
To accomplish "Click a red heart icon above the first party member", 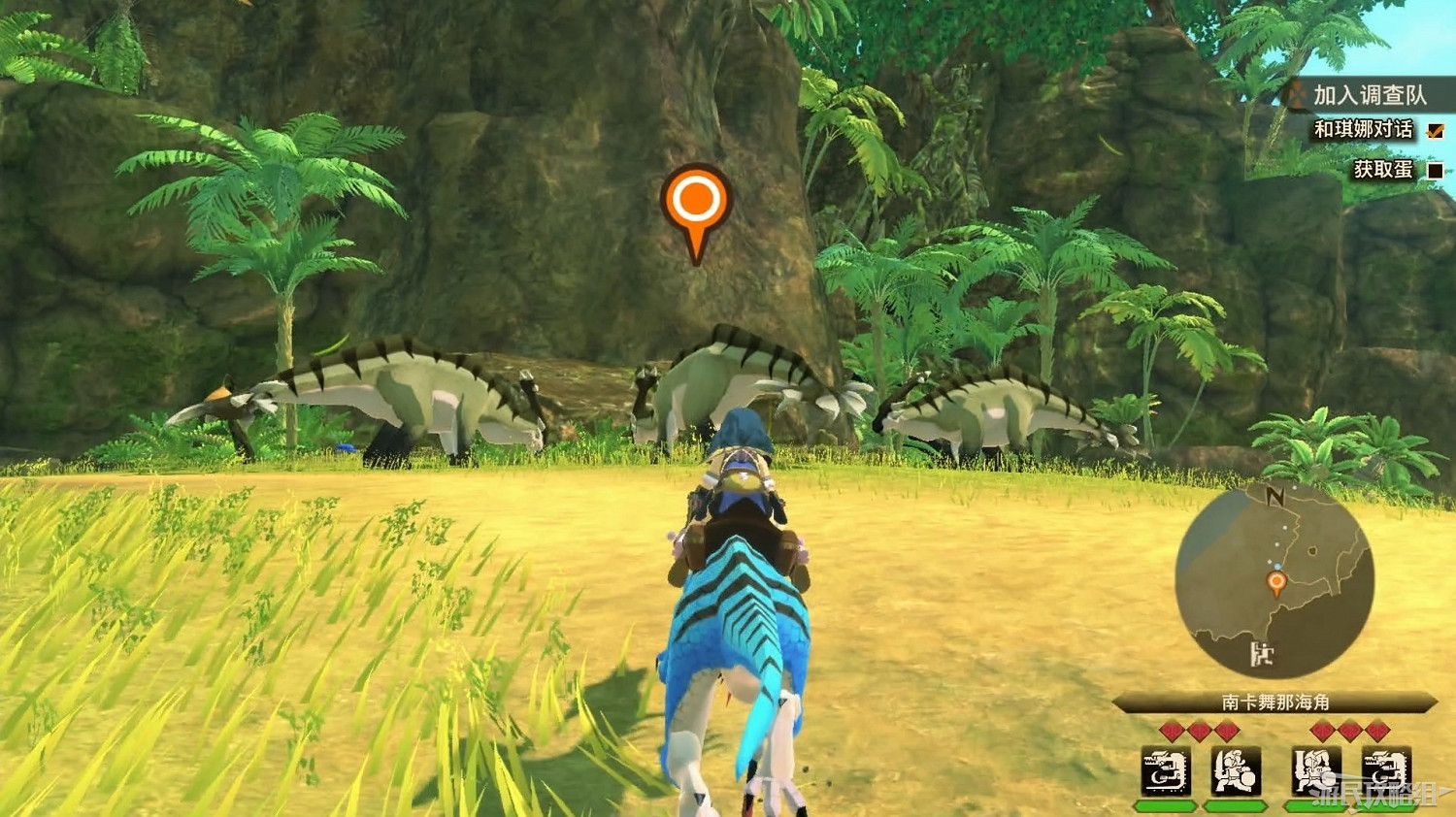I will (x=1172, y=730).
